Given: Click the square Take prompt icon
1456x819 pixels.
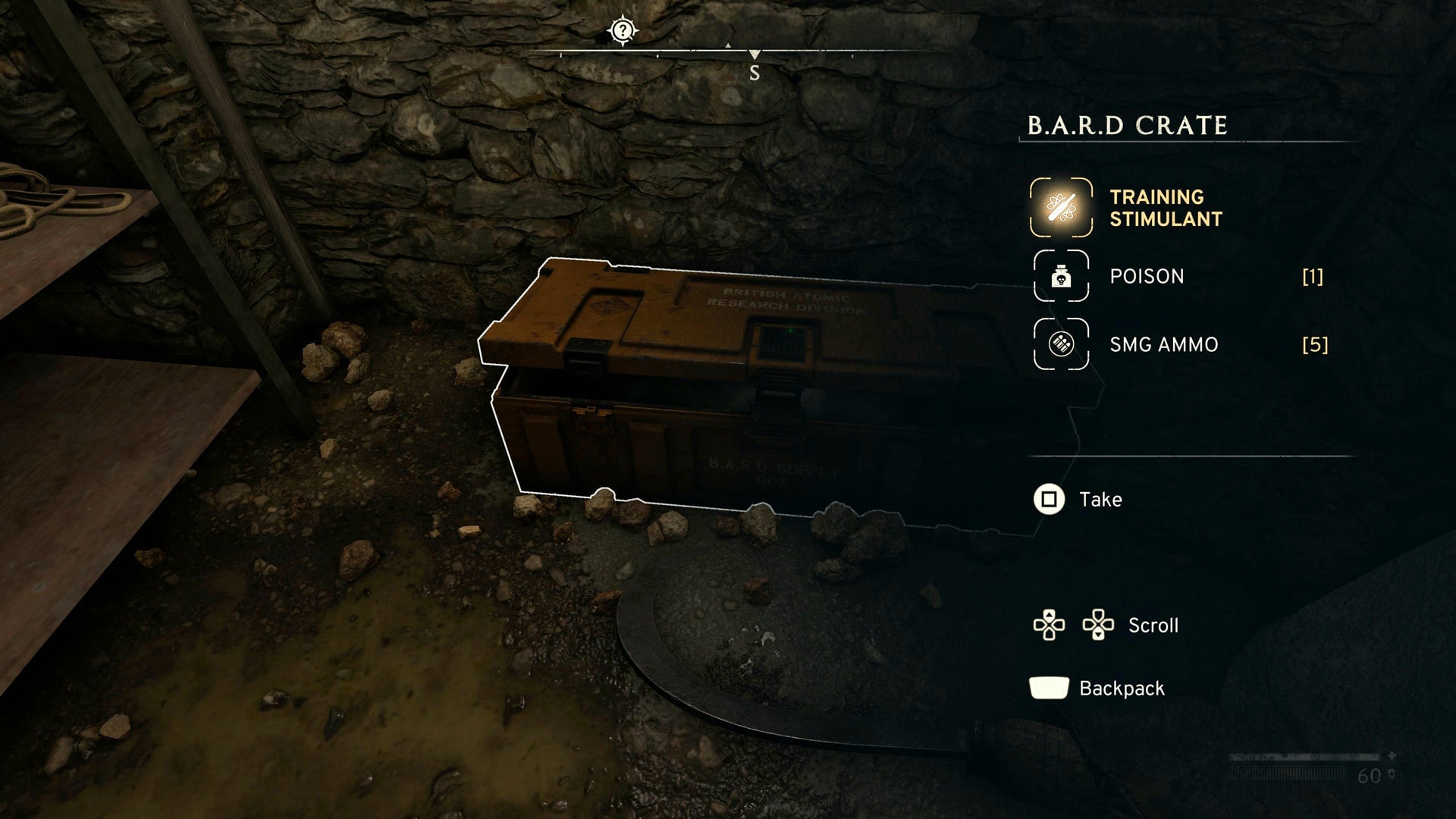Looking at the screenshot, I should 1049,500.
